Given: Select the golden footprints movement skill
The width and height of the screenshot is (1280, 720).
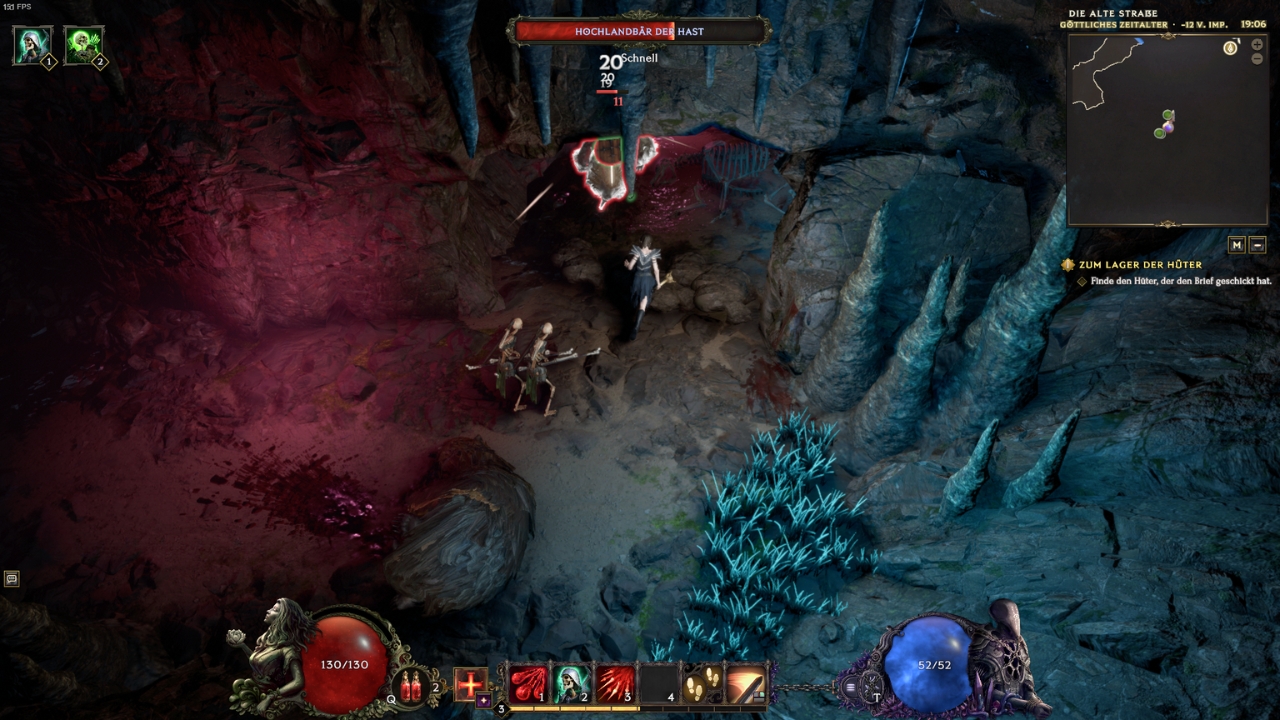Looking at the screenshot, I should [x=702, y=684].
